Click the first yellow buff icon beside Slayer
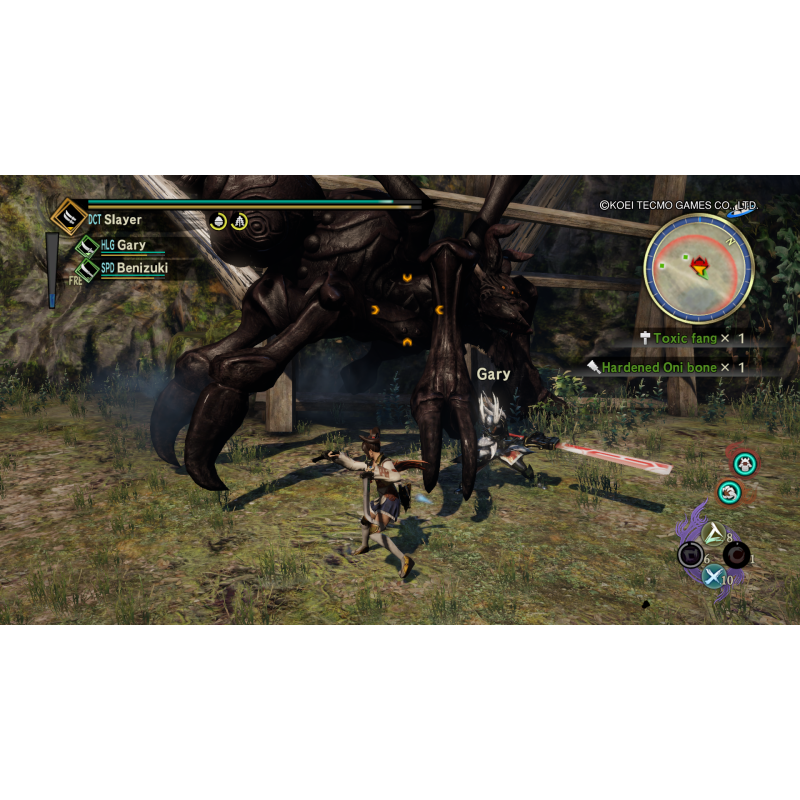Image resolution: width=800 pixels, height=800 pixels. [218, 221]
